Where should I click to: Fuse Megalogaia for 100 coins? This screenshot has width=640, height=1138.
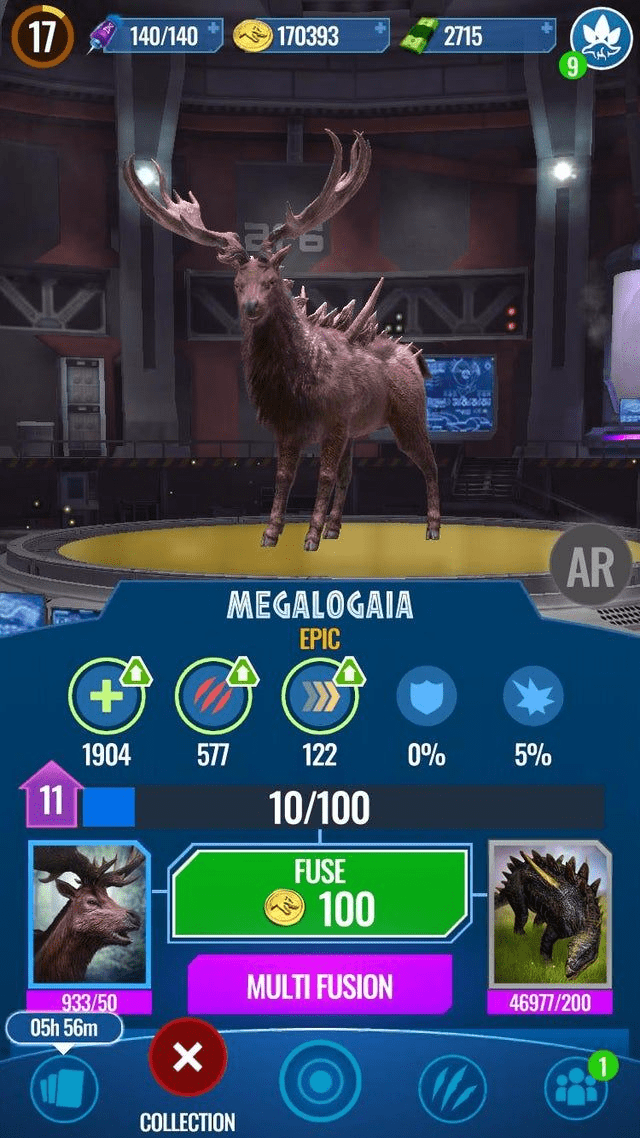[319, 894]
